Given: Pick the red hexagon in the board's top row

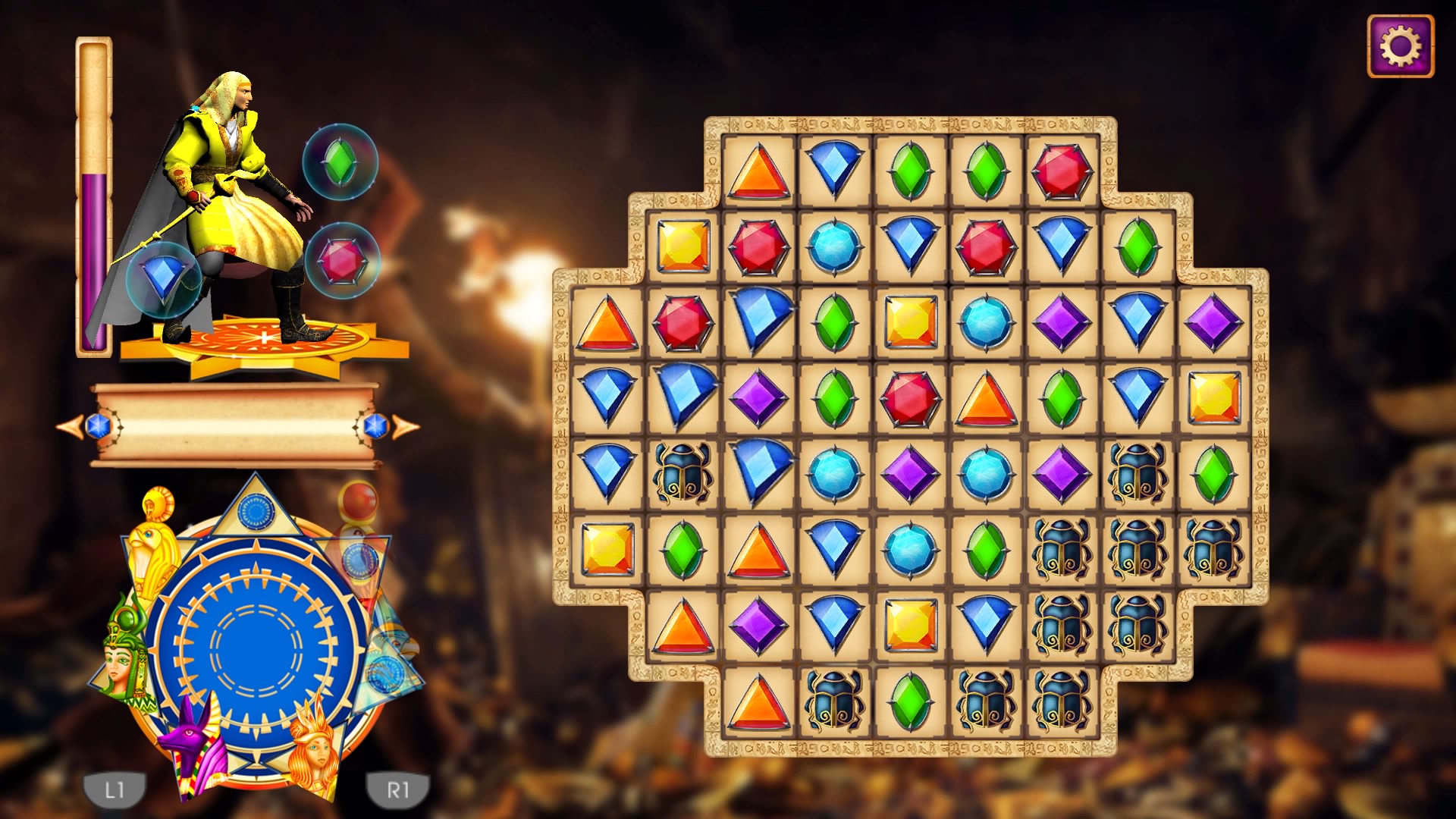Looking at the screenshot, I should point(1062,171).
